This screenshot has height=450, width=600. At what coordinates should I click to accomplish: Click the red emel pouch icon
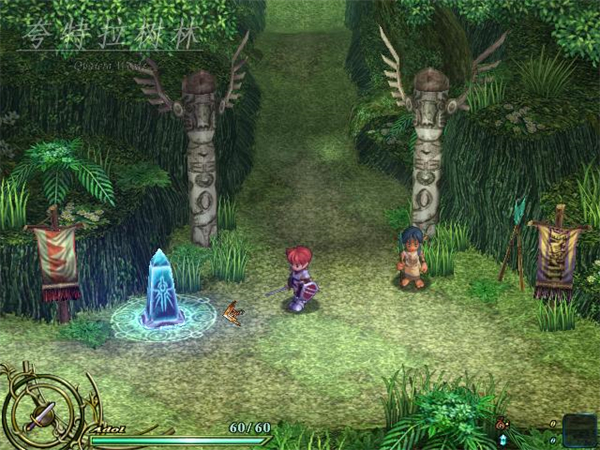pyautogui.click(x=501, y=424)
